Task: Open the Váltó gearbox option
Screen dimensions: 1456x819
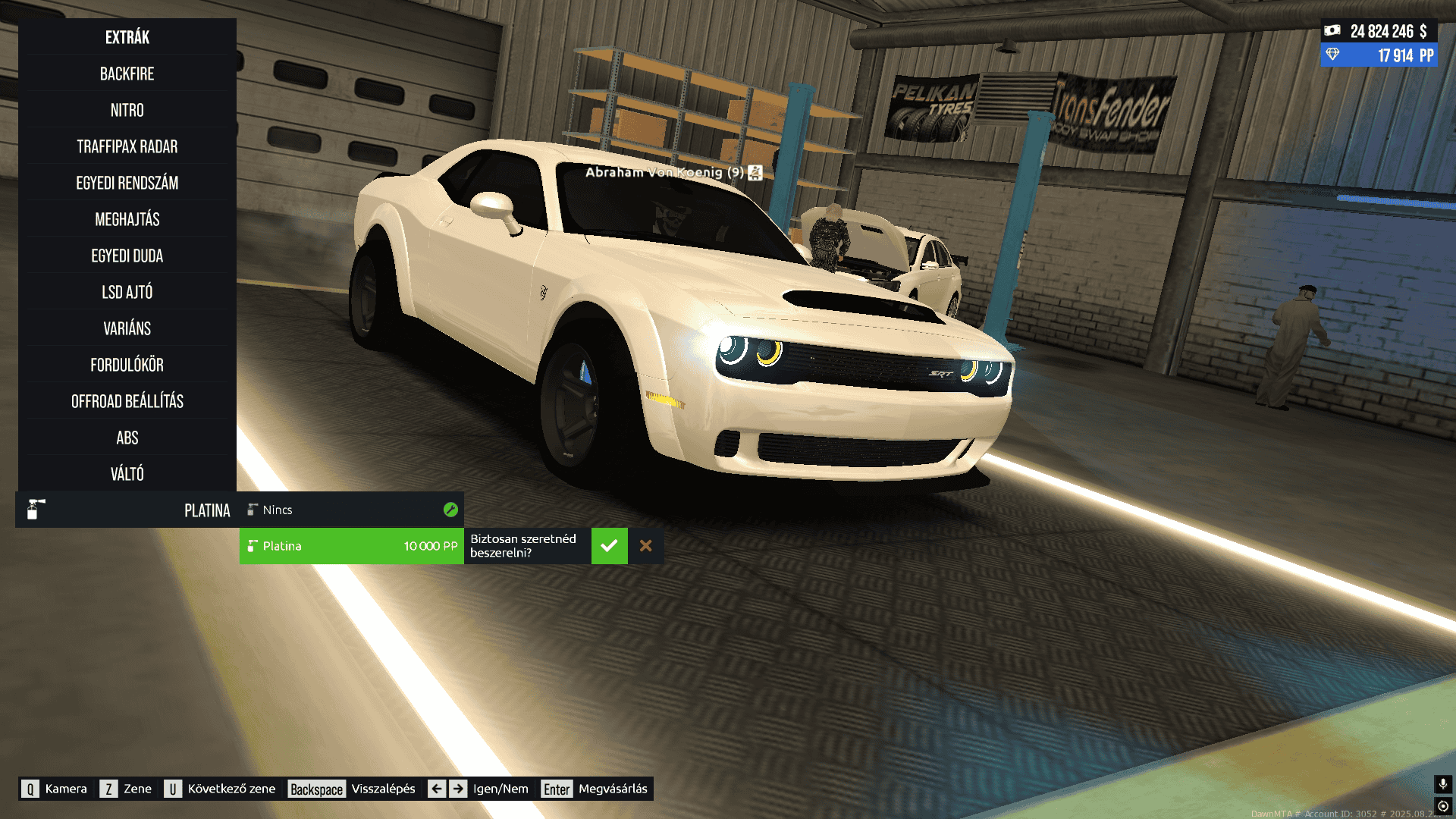Action: [x=127, y=474]
